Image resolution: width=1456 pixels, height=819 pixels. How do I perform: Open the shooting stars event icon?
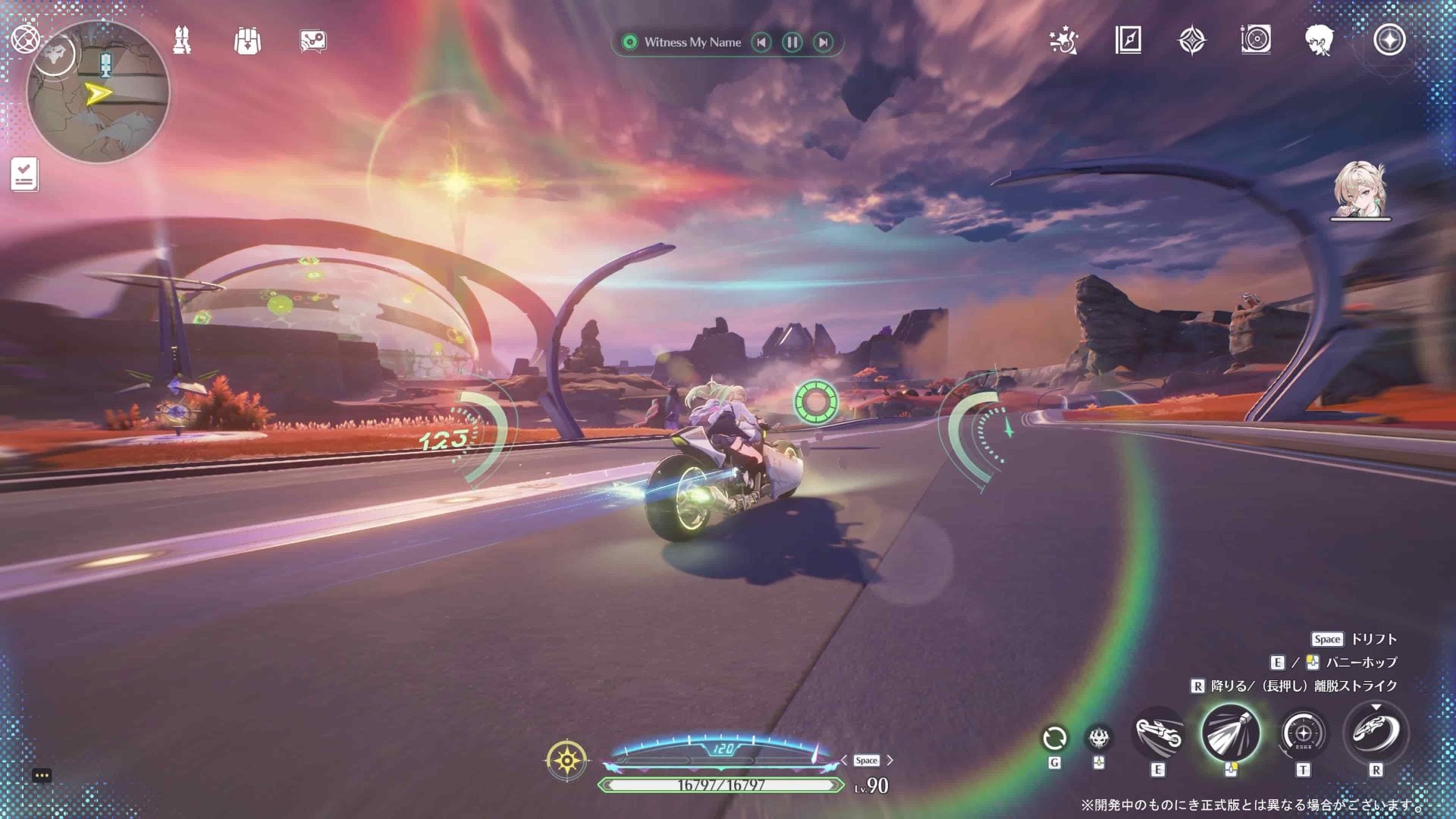1063,40
